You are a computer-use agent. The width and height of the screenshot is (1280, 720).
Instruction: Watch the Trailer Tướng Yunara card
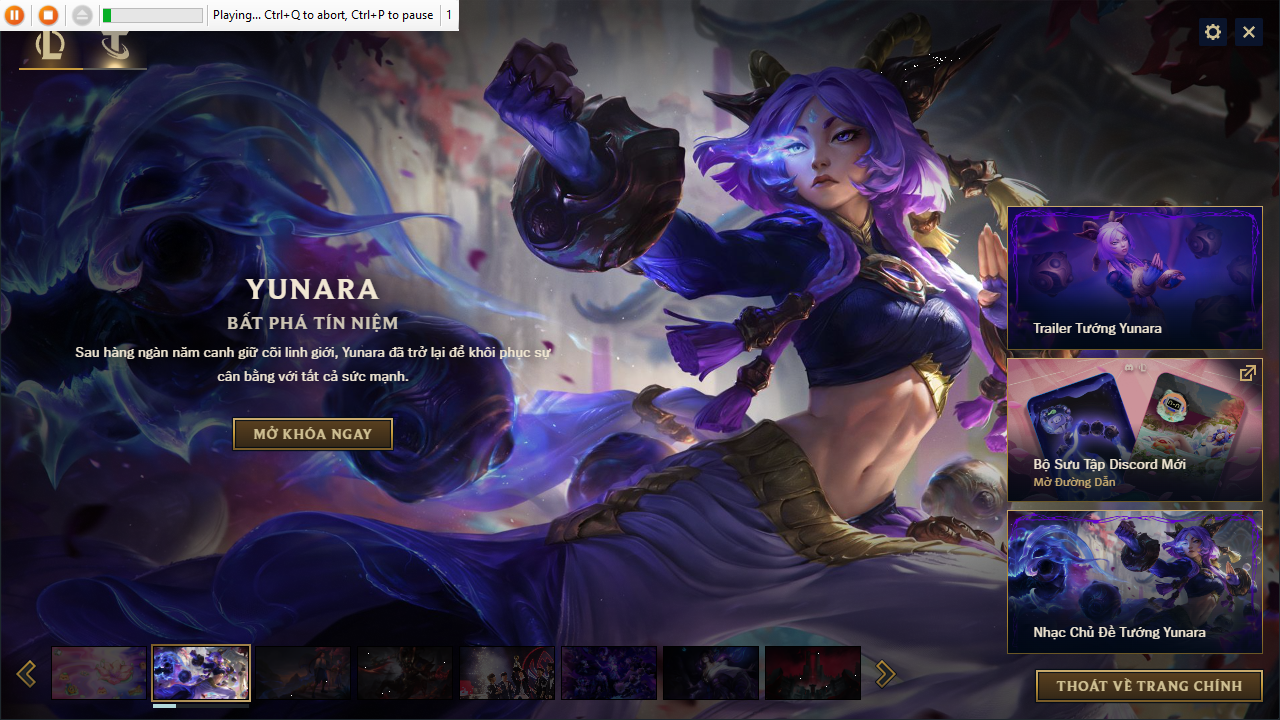coord(1134,278)
